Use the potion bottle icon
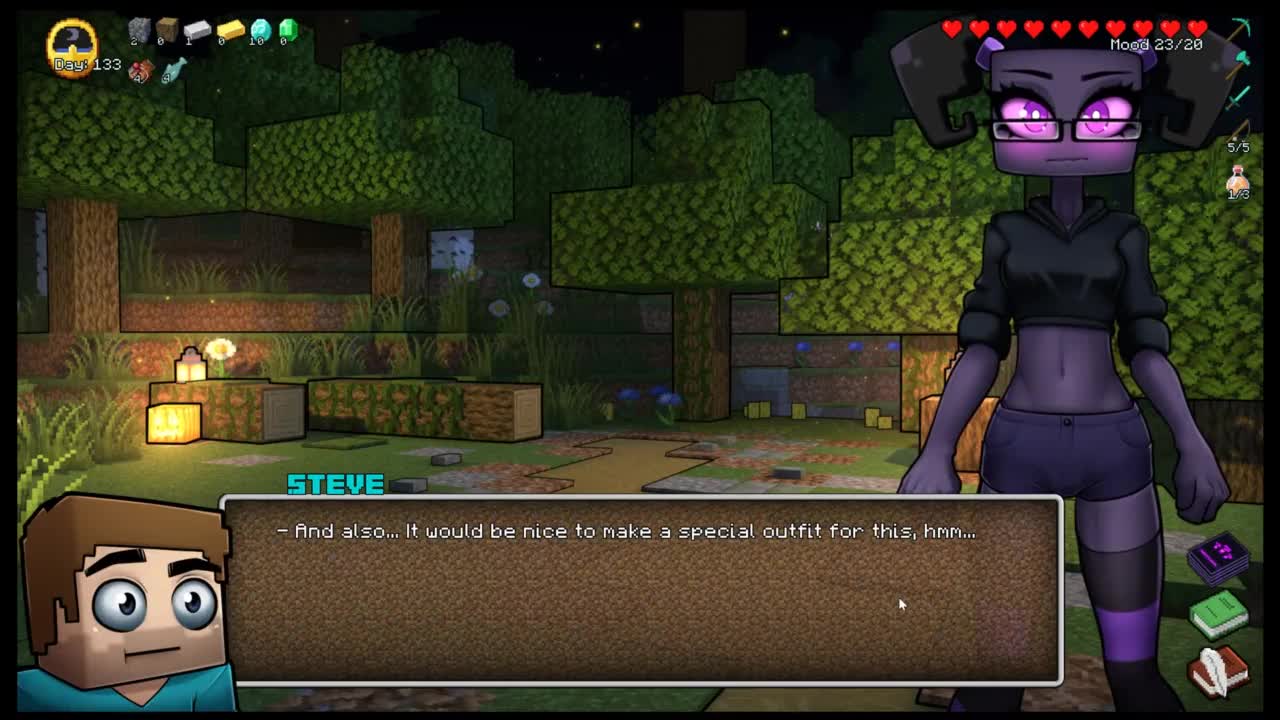Image resolution: width=1280 pixels, height=720 pixels. pyautogui.click(x=1239, y=180)
